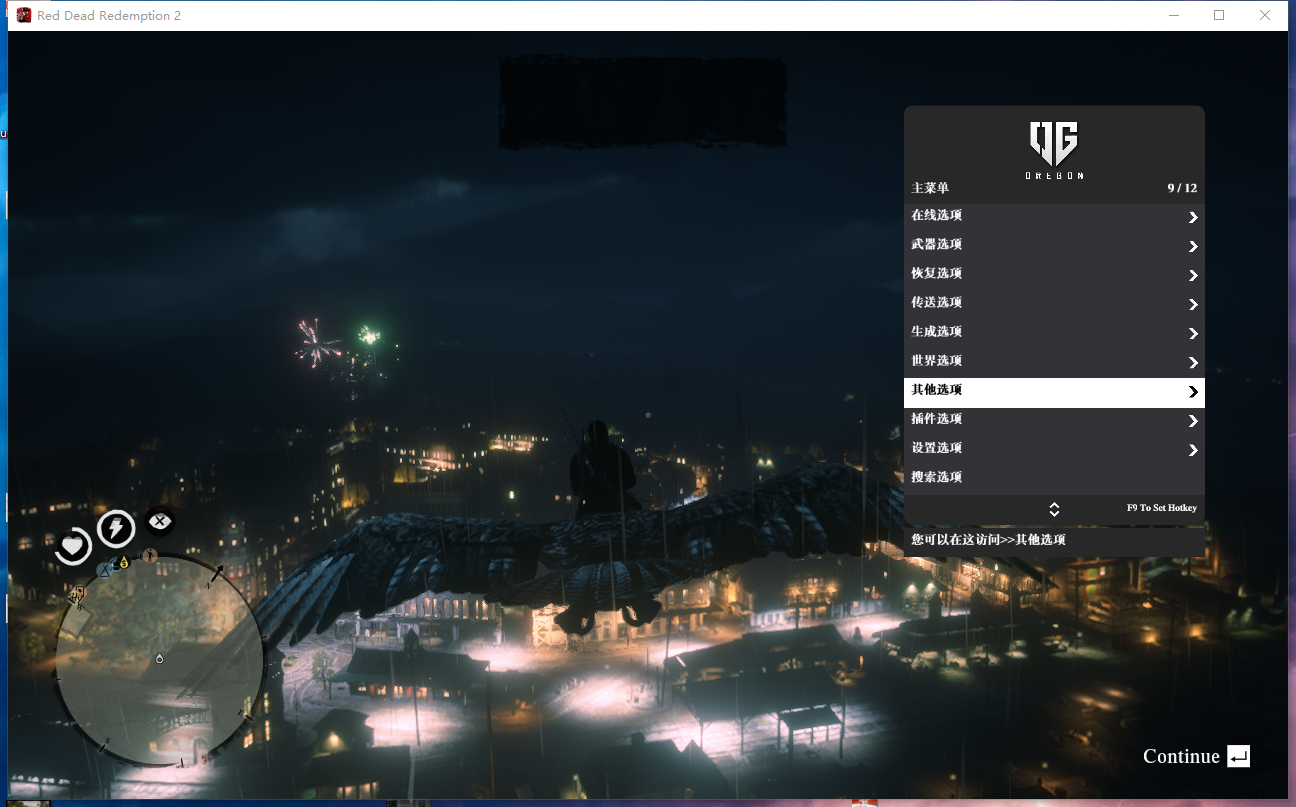Minimize the game window
The width and height of the screenshot is (1296, 807).
(1173, 15)
